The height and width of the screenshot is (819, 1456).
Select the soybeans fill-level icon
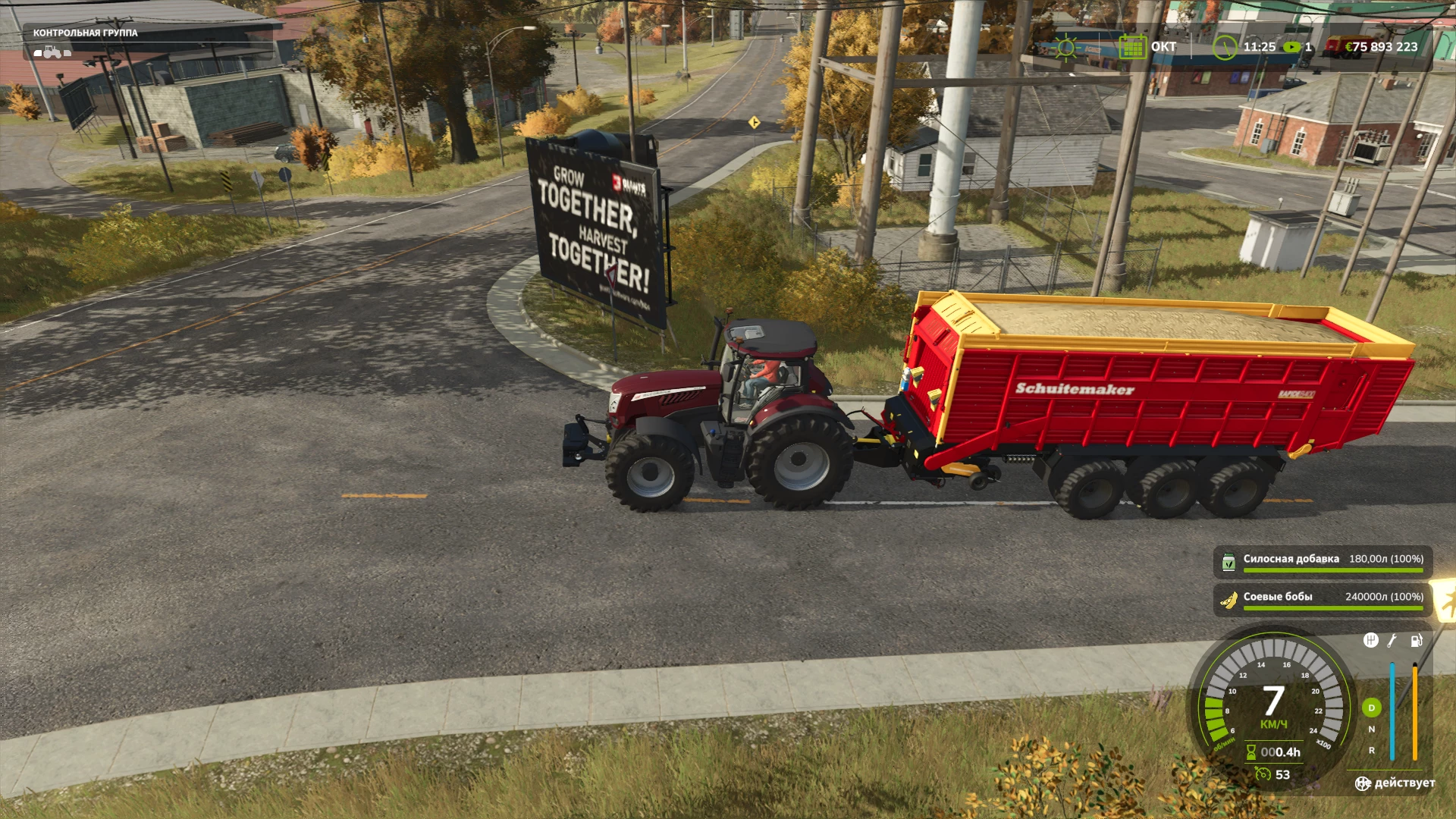1228,600
